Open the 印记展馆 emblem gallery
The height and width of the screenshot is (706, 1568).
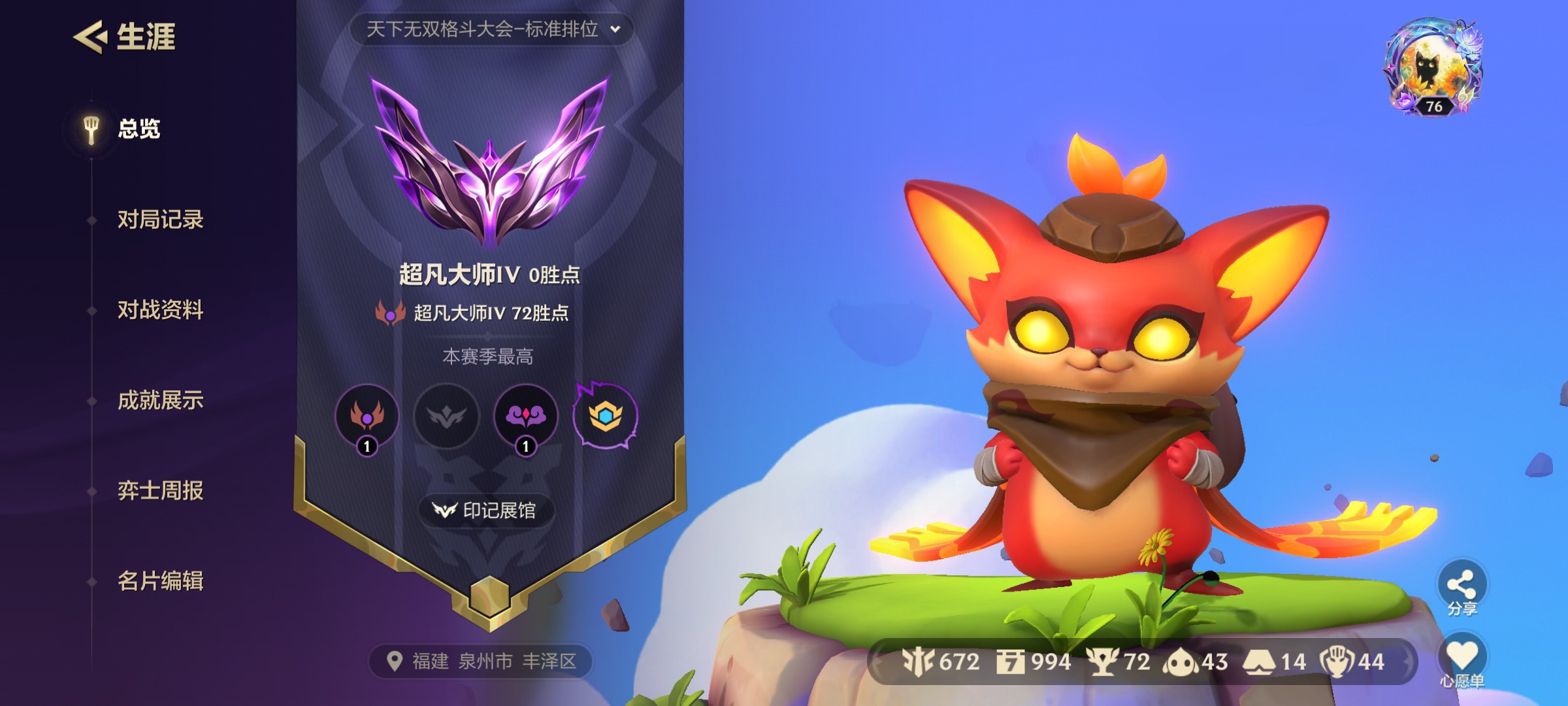coord(486,511)
